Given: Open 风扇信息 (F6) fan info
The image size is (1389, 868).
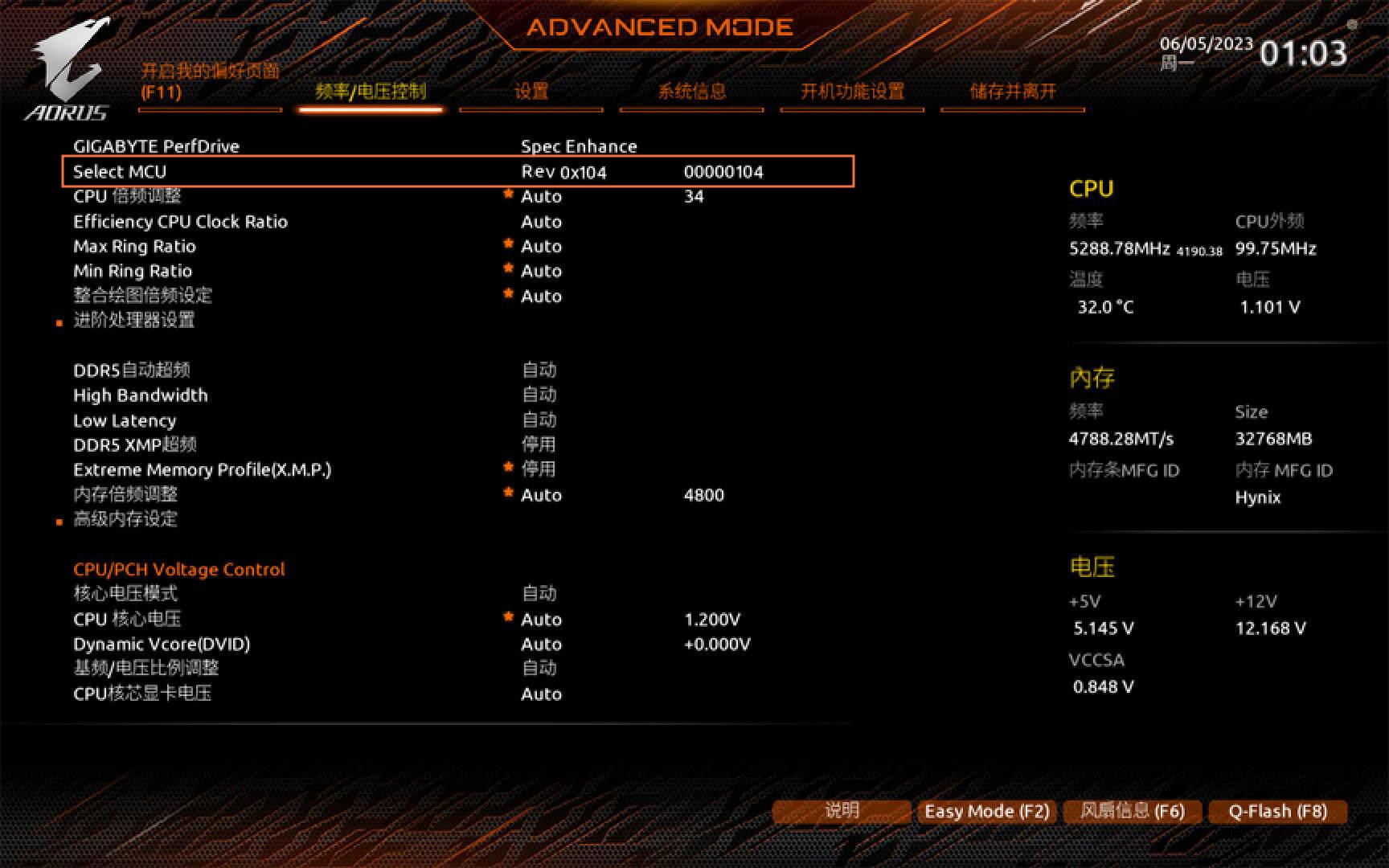Looking at the screenshot, I should pos(1133,811).
